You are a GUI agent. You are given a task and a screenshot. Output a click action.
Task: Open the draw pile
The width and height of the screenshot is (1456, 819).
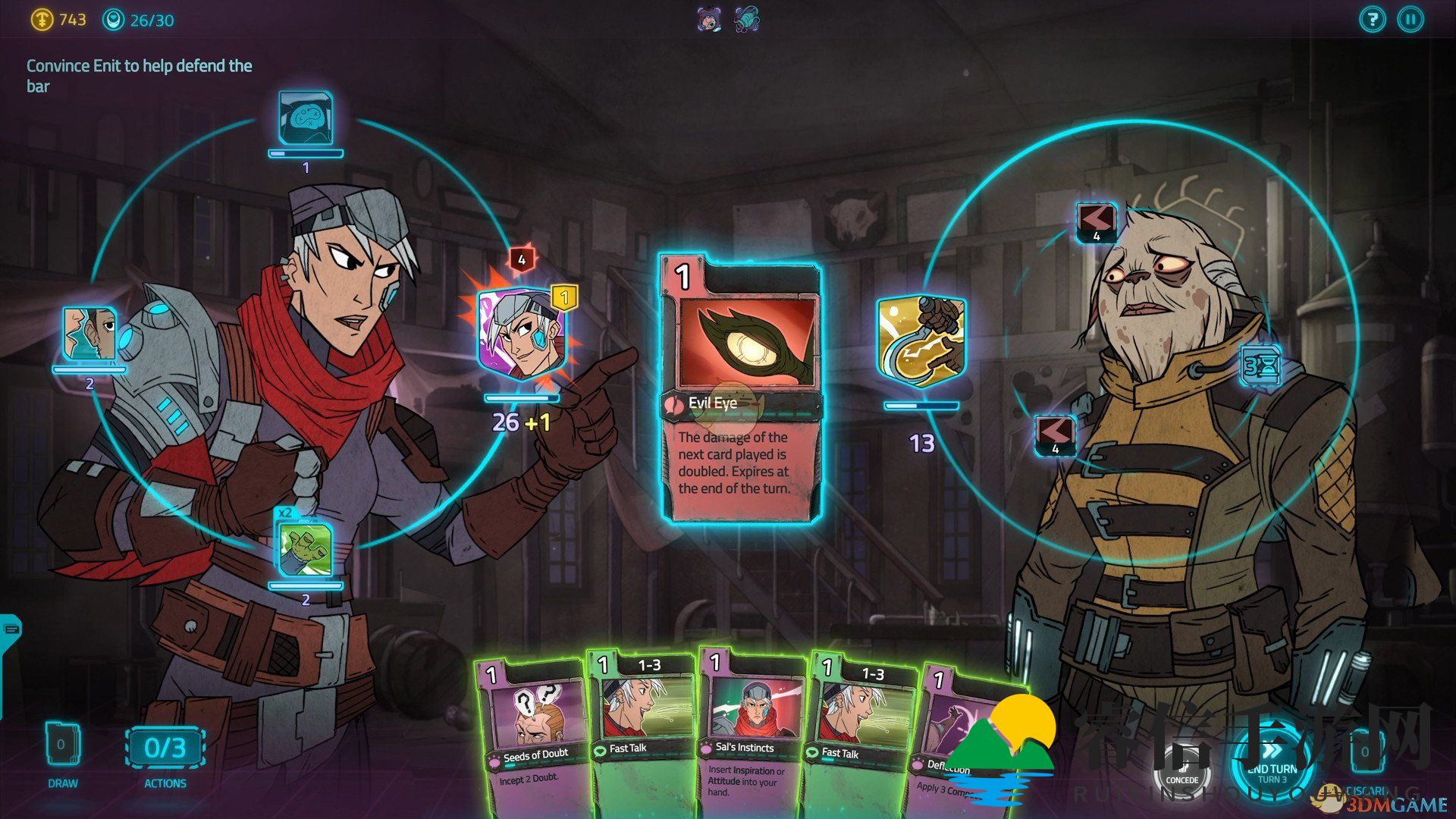click(x=62, y=747)
